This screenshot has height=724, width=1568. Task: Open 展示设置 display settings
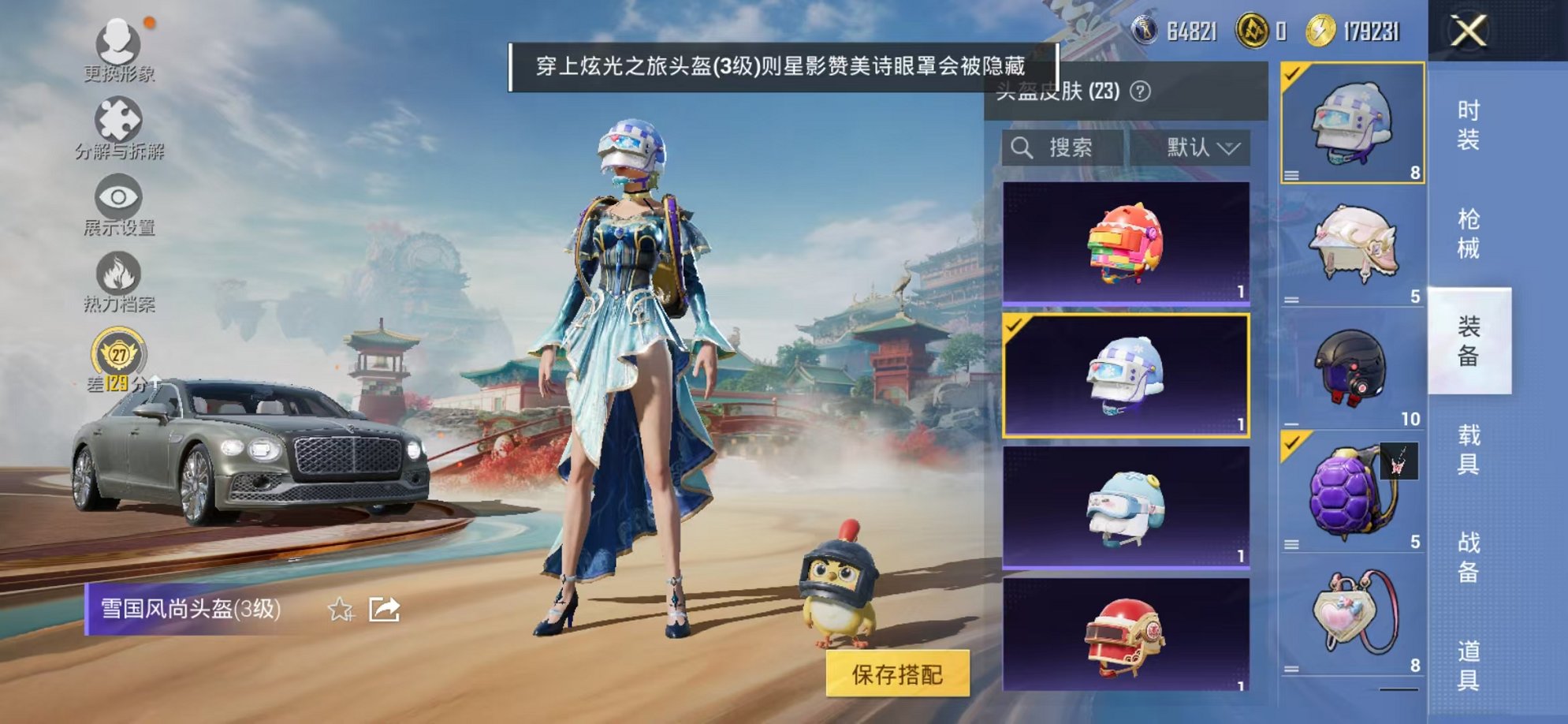point(117,201)
